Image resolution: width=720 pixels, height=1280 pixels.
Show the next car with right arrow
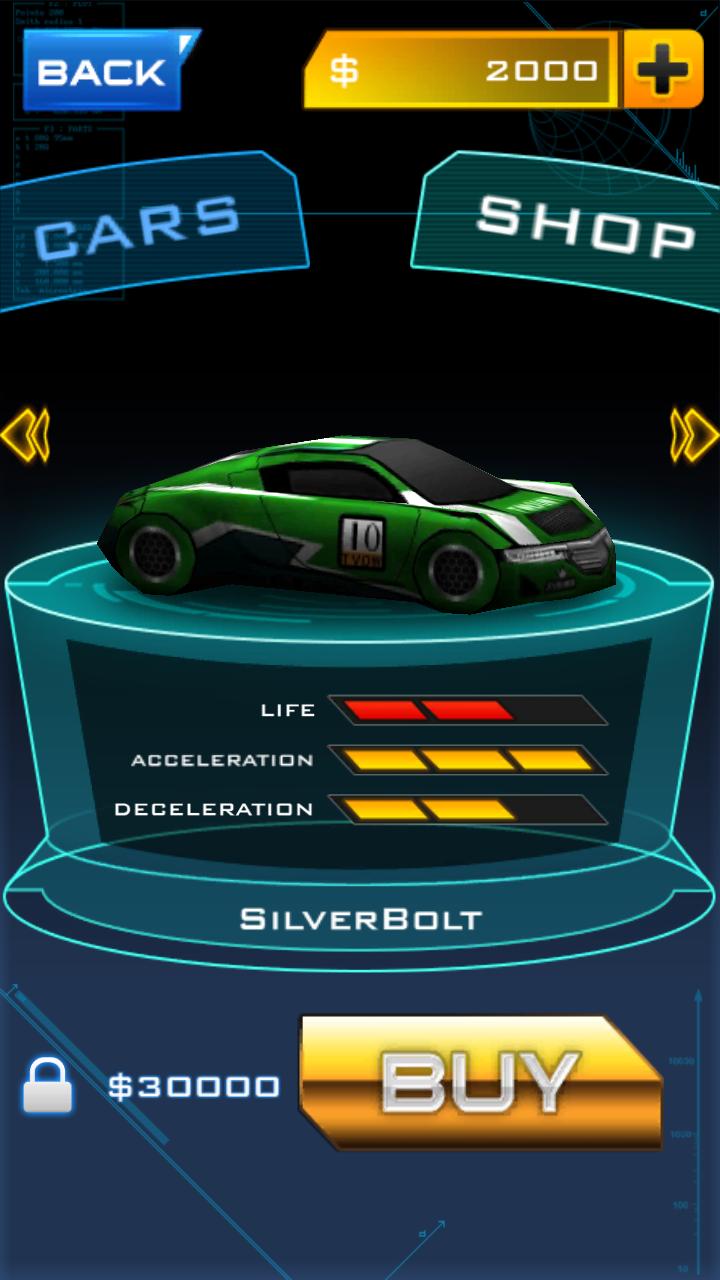[694, 433]
